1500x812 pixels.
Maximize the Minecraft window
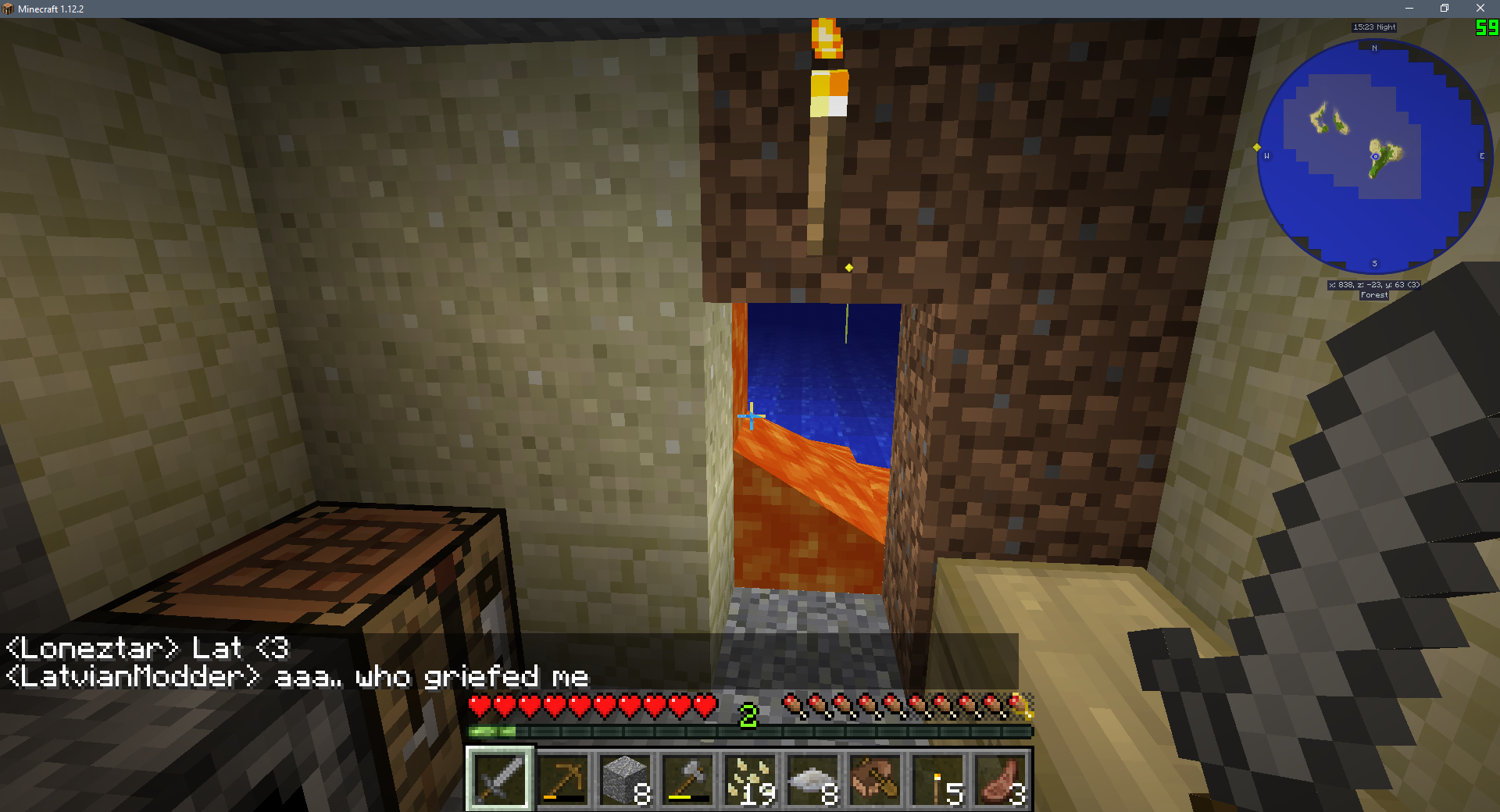pyautogui.click(x=1445, y=9)
